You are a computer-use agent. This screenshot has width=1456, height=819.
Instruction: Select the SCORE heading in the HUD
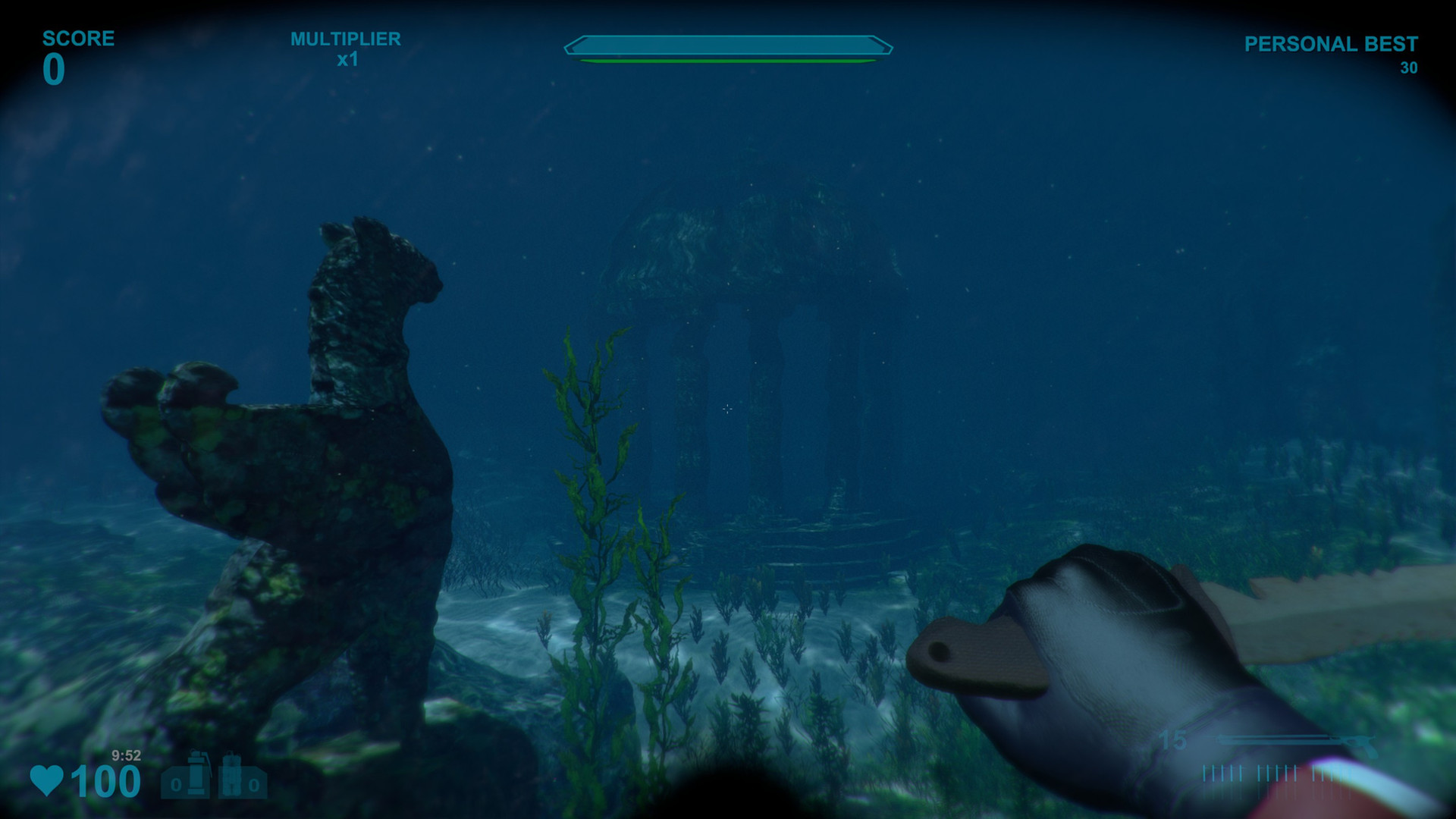pyautogui.click(x=78, y=36)
